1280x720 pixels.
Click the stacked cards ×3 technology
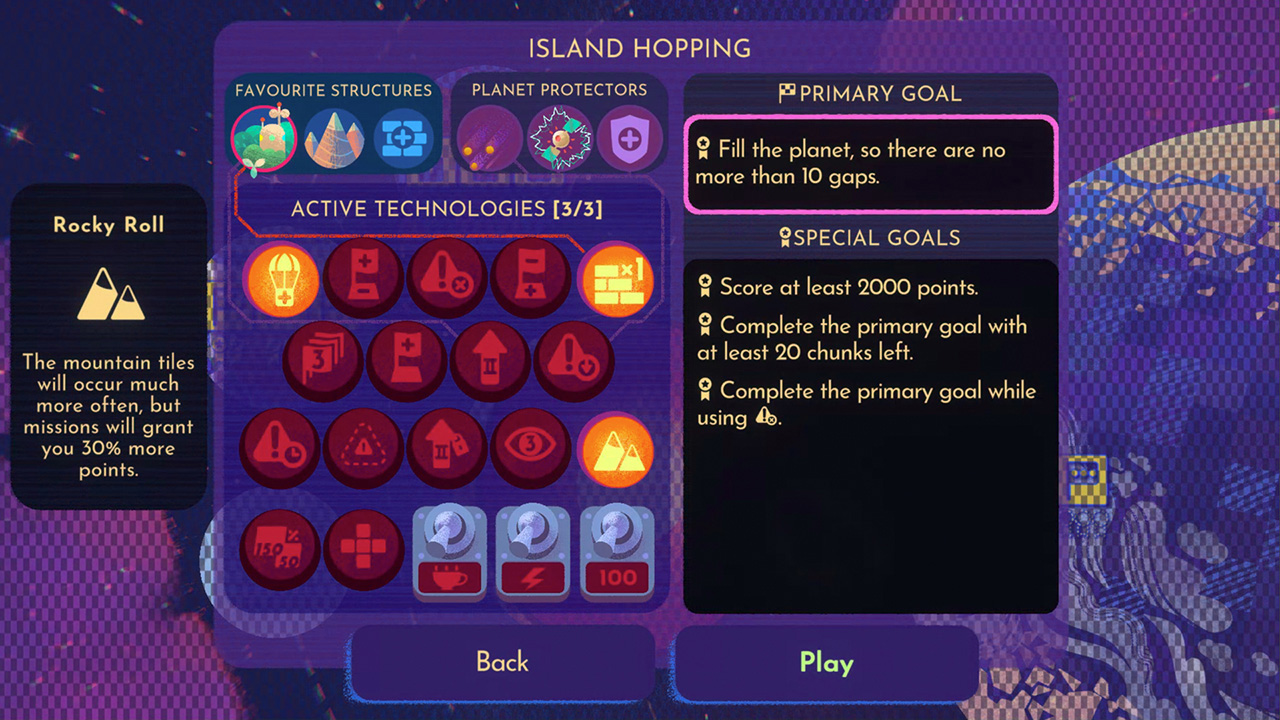[322, 363]
